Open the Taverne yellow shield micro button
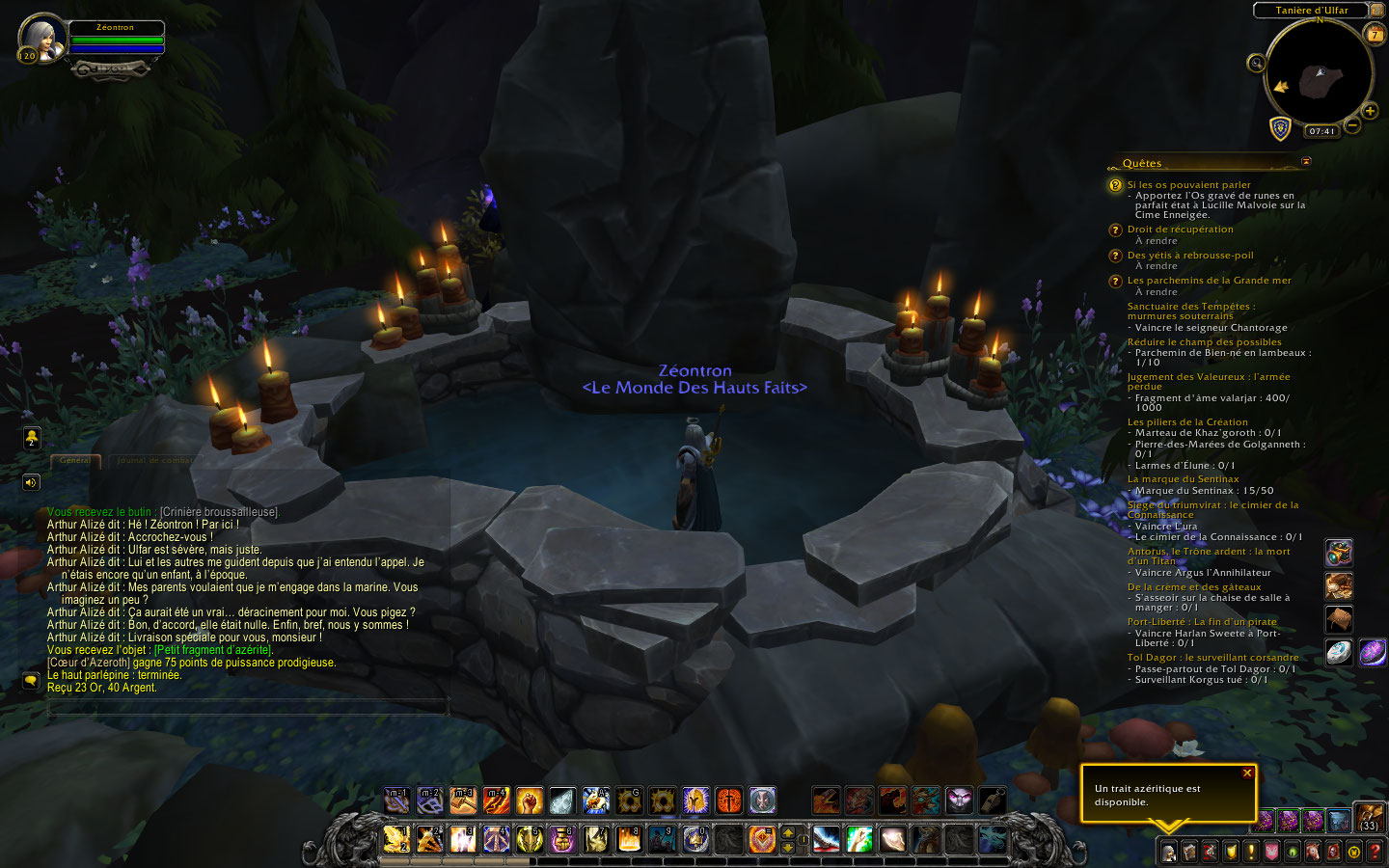1389x868 pixels. click(1231, 852)
